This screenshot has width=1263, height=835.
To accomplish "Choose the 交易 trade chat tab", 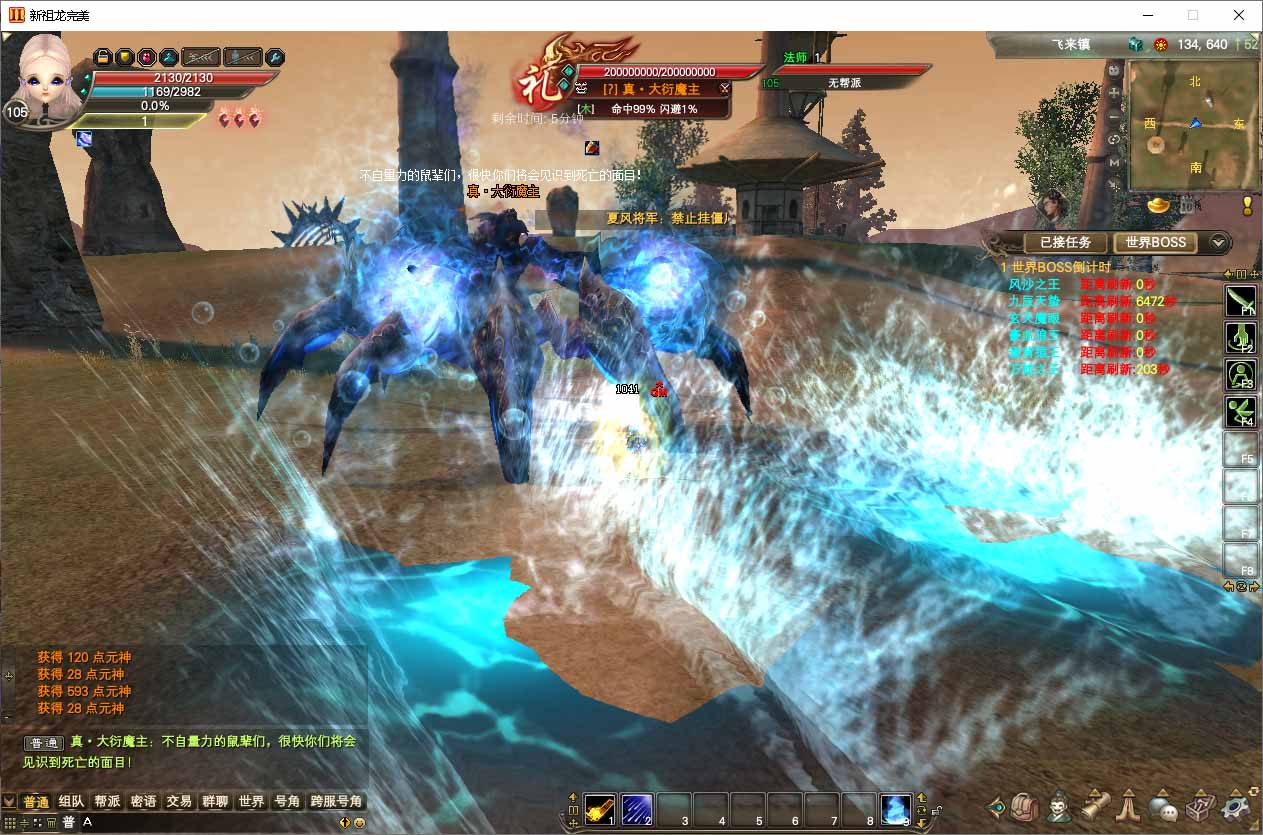I will (x=179, y=802).
